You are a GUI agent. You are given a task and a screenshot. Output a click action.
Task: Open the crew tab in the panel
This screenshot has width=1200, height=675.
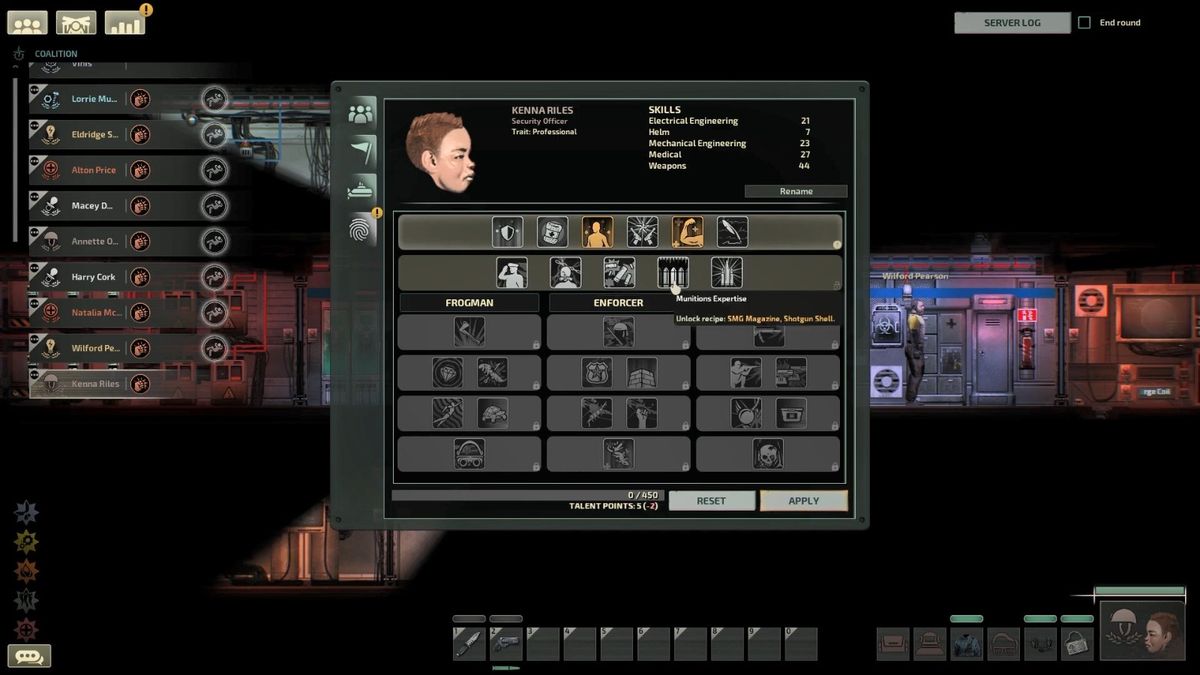(361, 112)
